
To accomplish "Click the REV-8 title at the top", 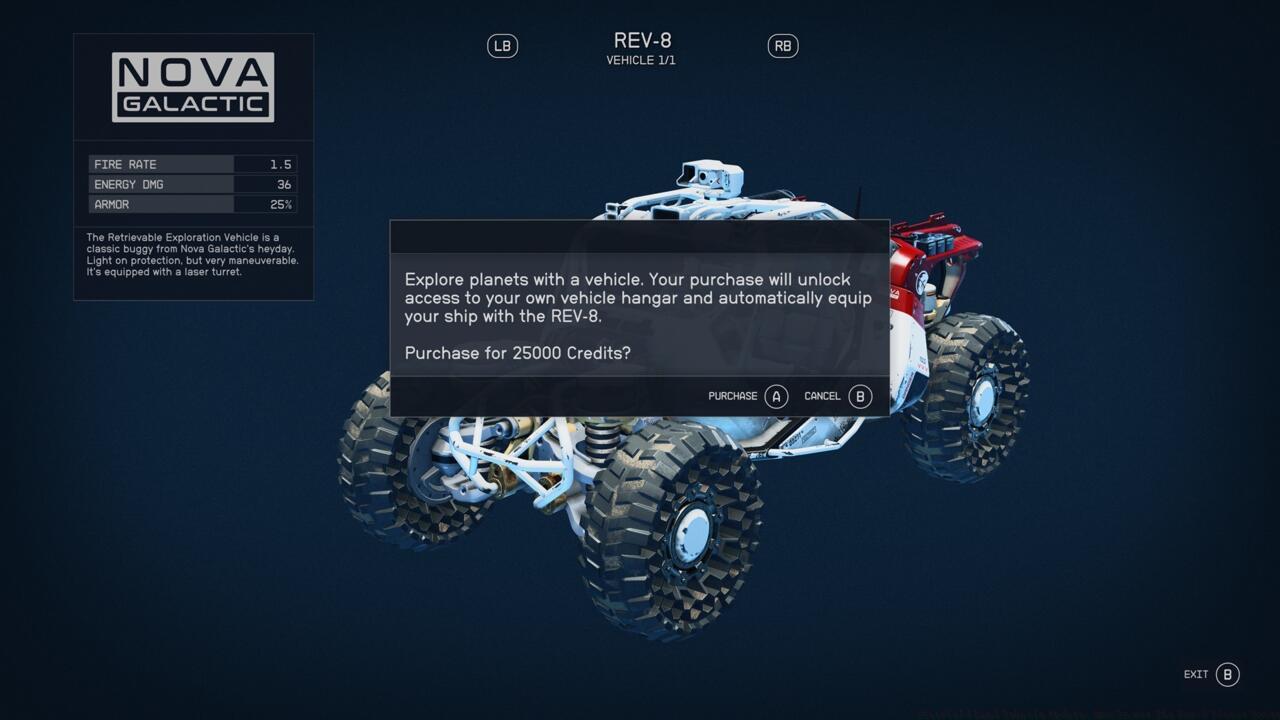I will click(x=640, y=40).
